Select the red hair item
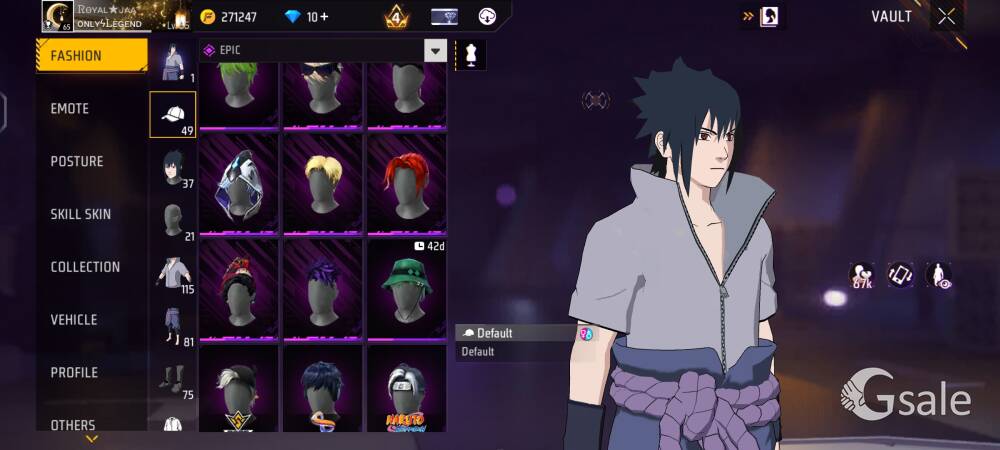 tap(406, 184)
